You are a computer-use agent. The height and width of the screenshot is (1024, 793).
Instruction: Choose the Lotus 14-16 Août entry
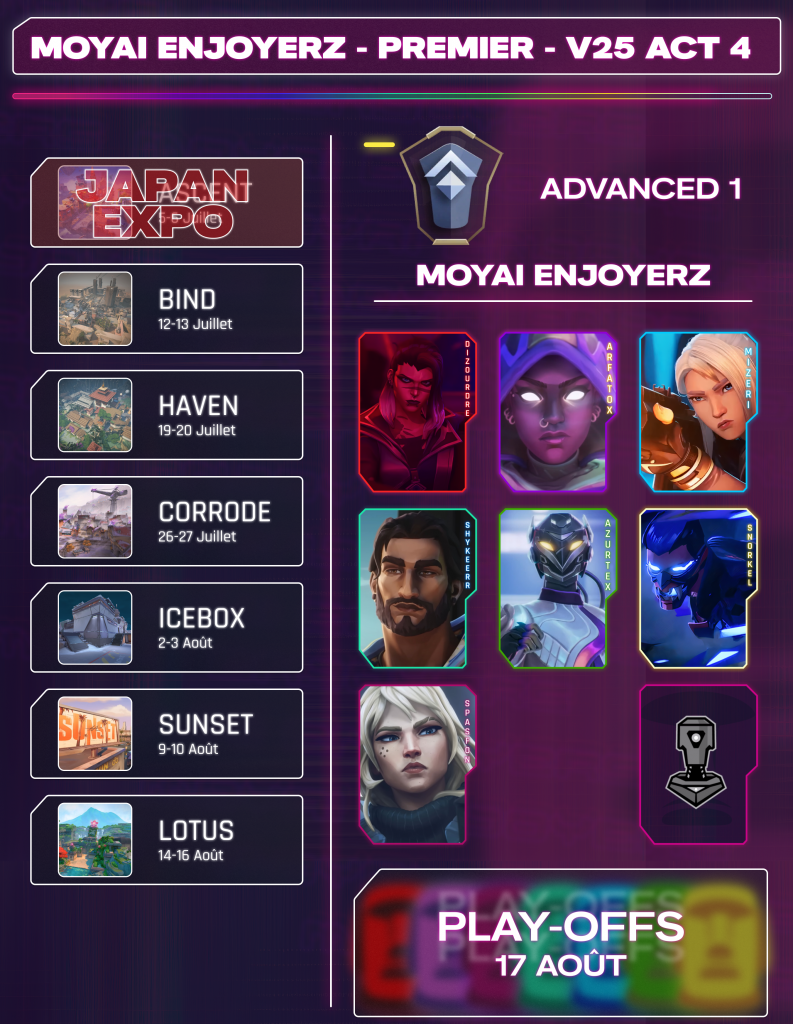(167, 840)
